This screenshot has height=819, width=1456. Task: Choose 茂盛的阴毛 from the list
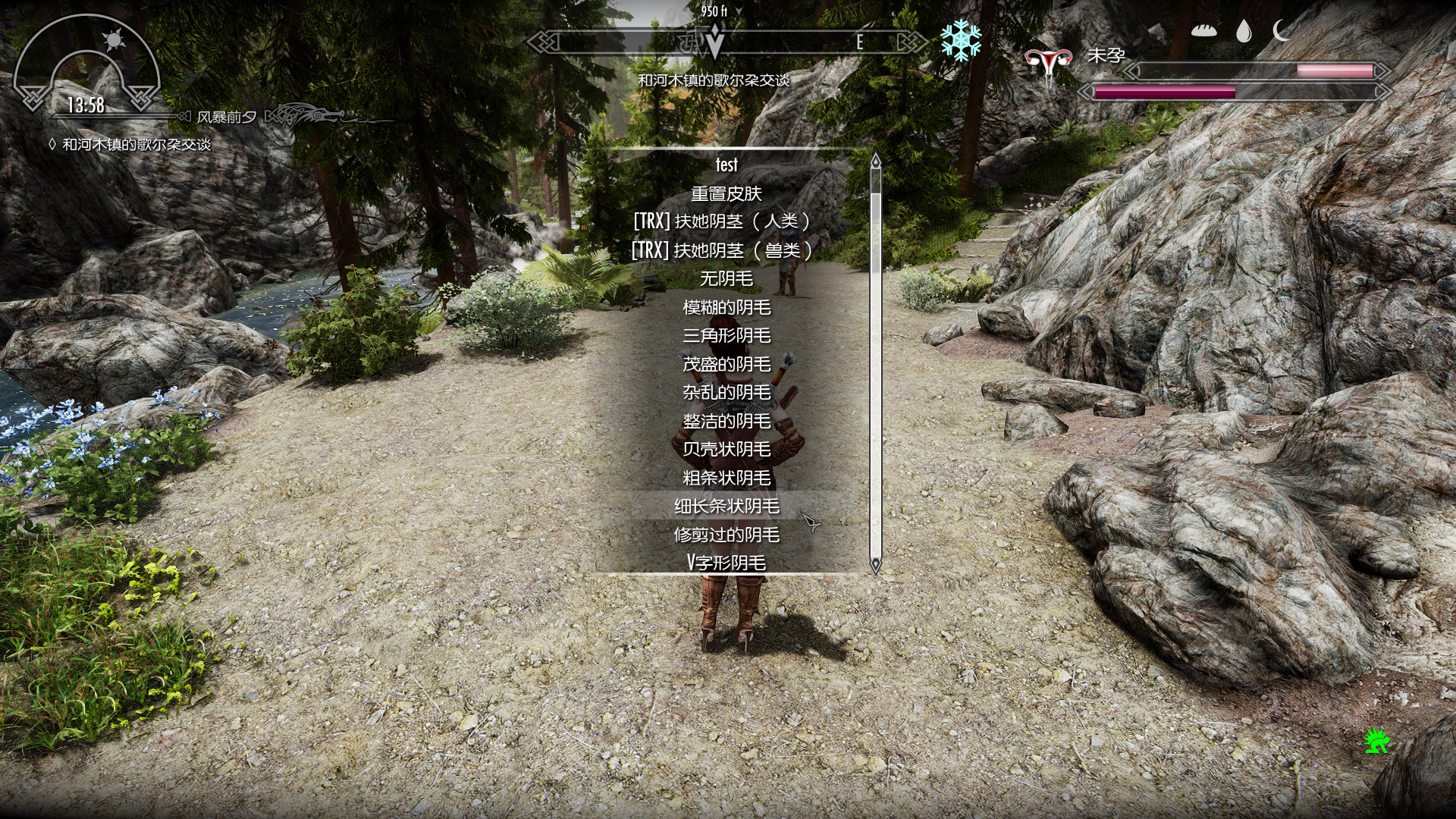pyautogui.click(x=726, y=364)
